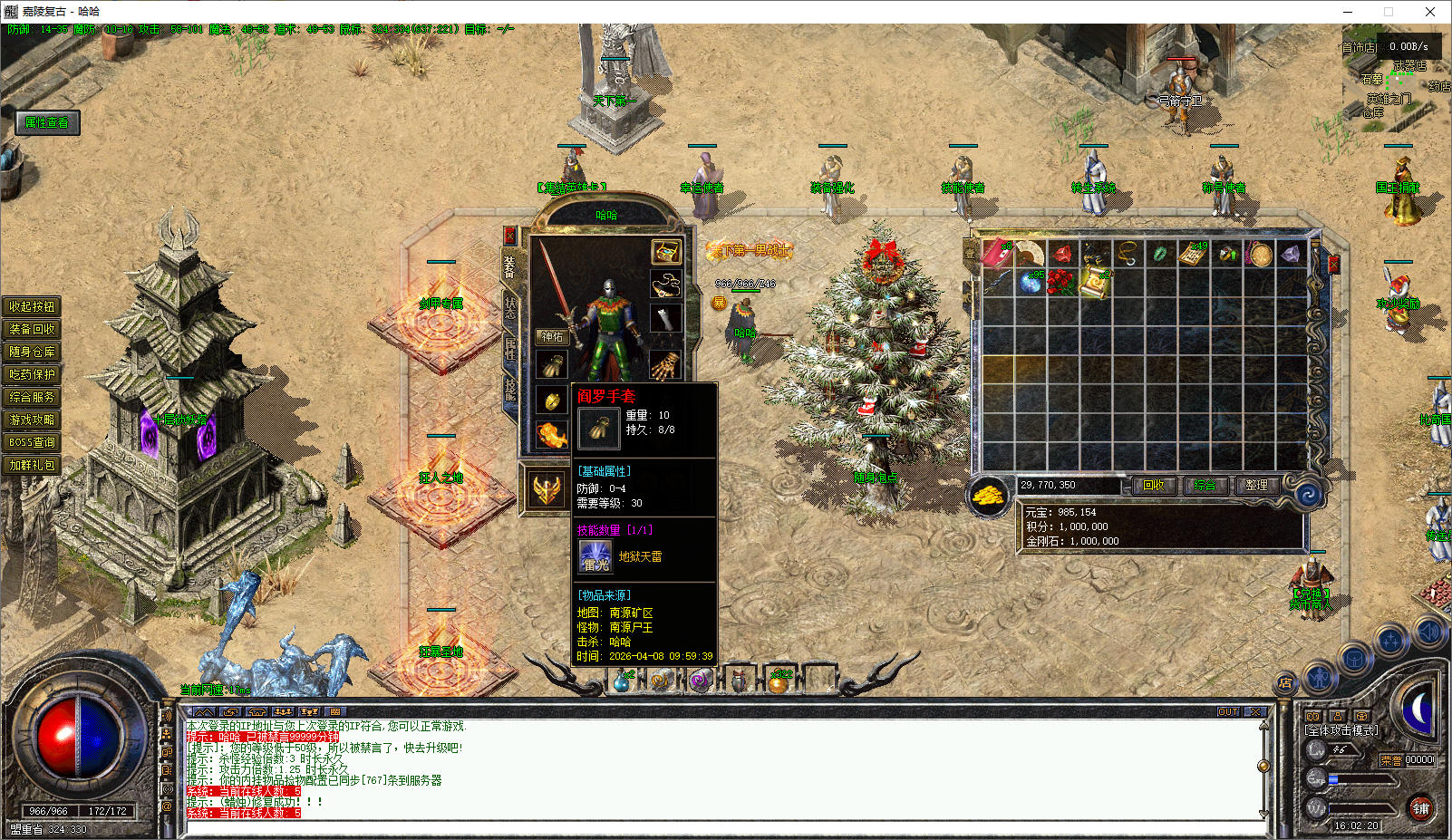The height and width of the screenshot is (840, 1452).
Task: Click the 神佑 button
Action: [x=552, y=336]
